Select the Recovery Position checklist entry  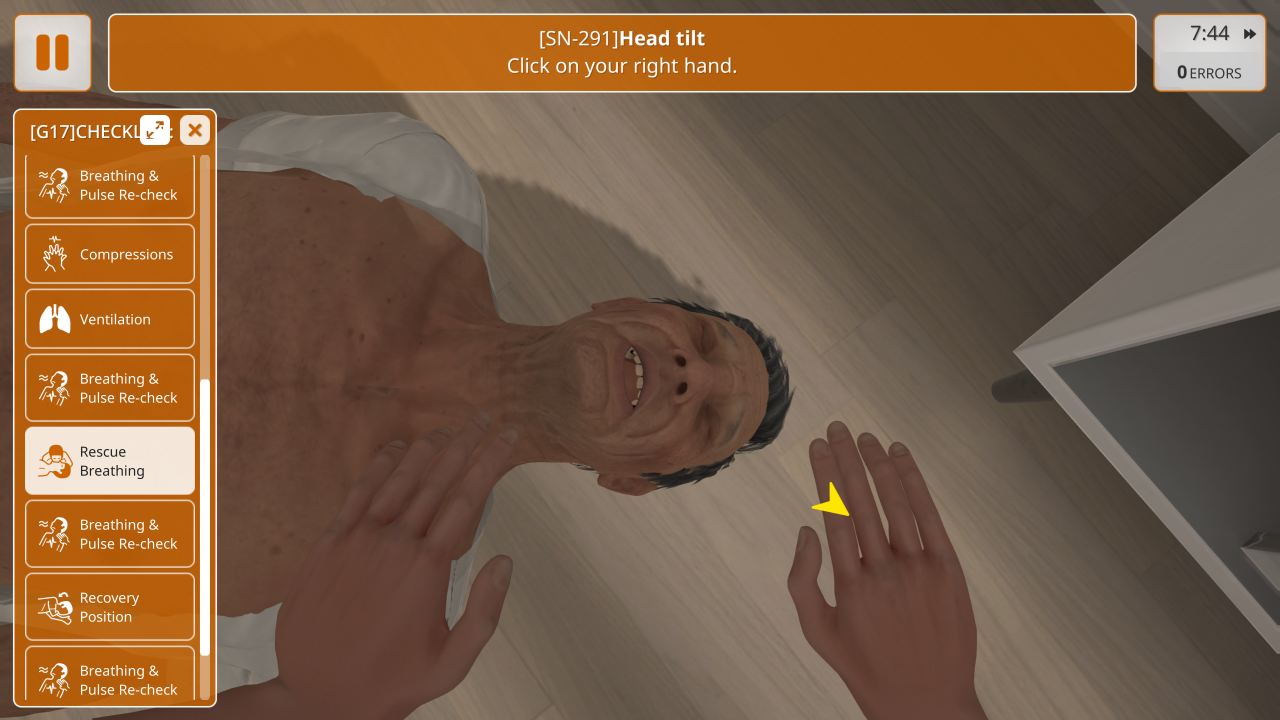point(110,607)
